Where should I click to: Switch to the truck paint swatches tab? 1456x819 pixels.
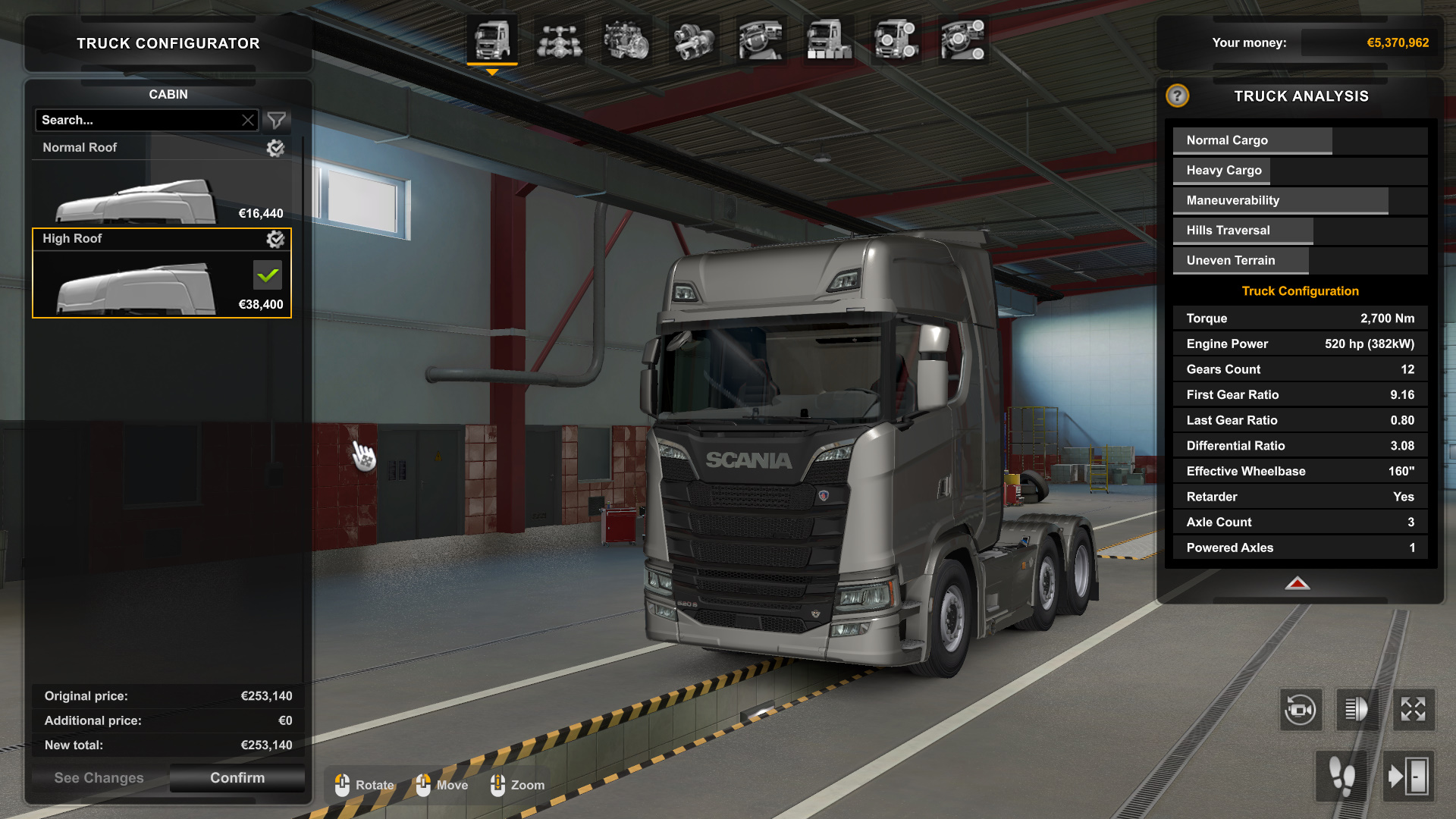click(x=828, y=39)
